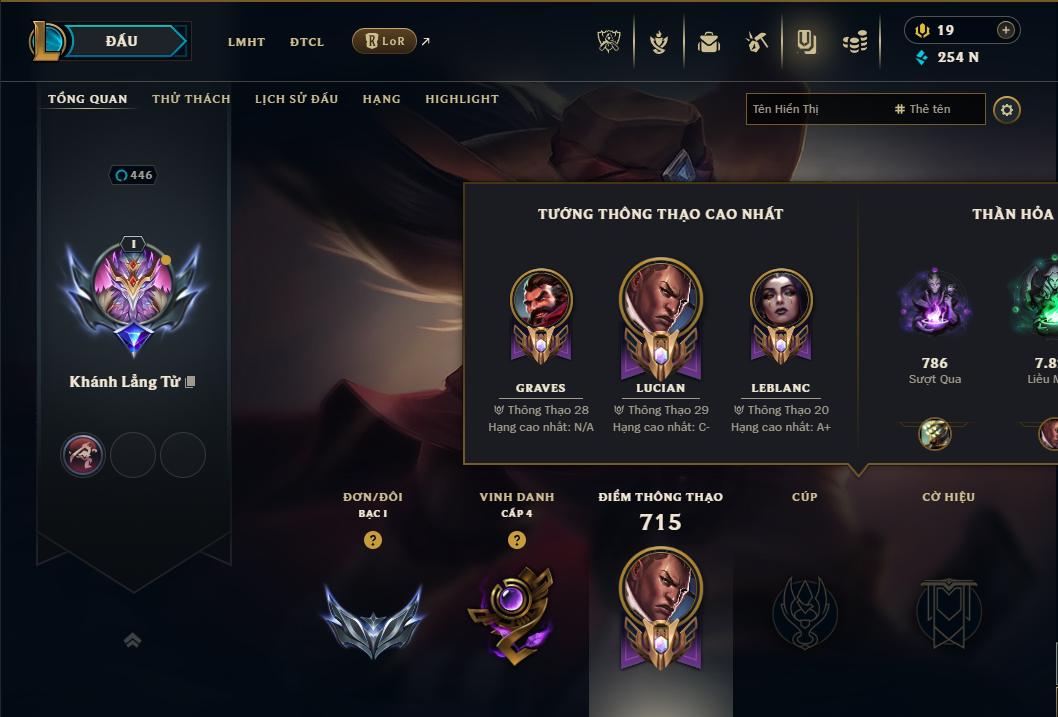Click the Tên Hiển Thị search field
Viewport: 1058px width, 717px height.
click(x=815, y=109)
